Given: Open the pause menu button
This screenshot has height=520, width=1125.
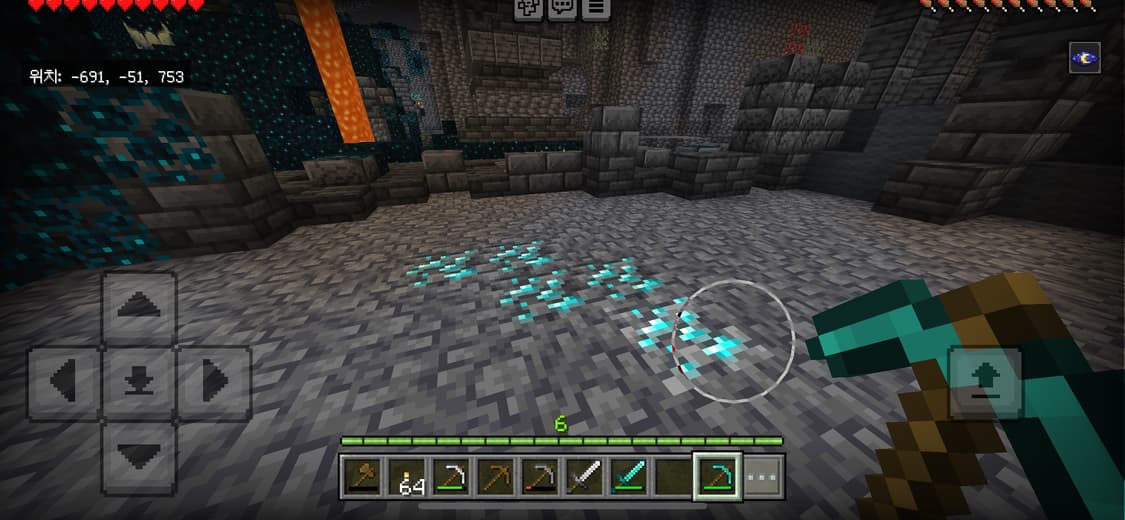Looking at the screenshot, I should [x=597, y=8].
